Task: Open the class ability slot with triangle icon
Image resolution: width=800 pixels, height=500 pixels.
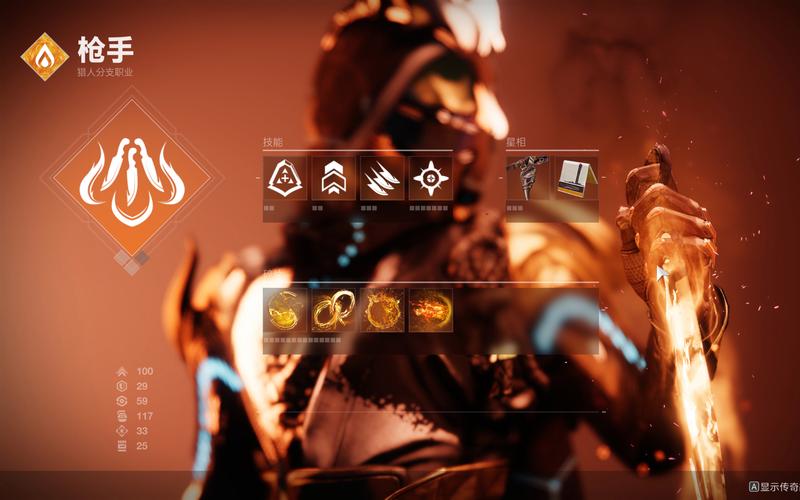Action: pyautogui.click(x=284, y=178)
